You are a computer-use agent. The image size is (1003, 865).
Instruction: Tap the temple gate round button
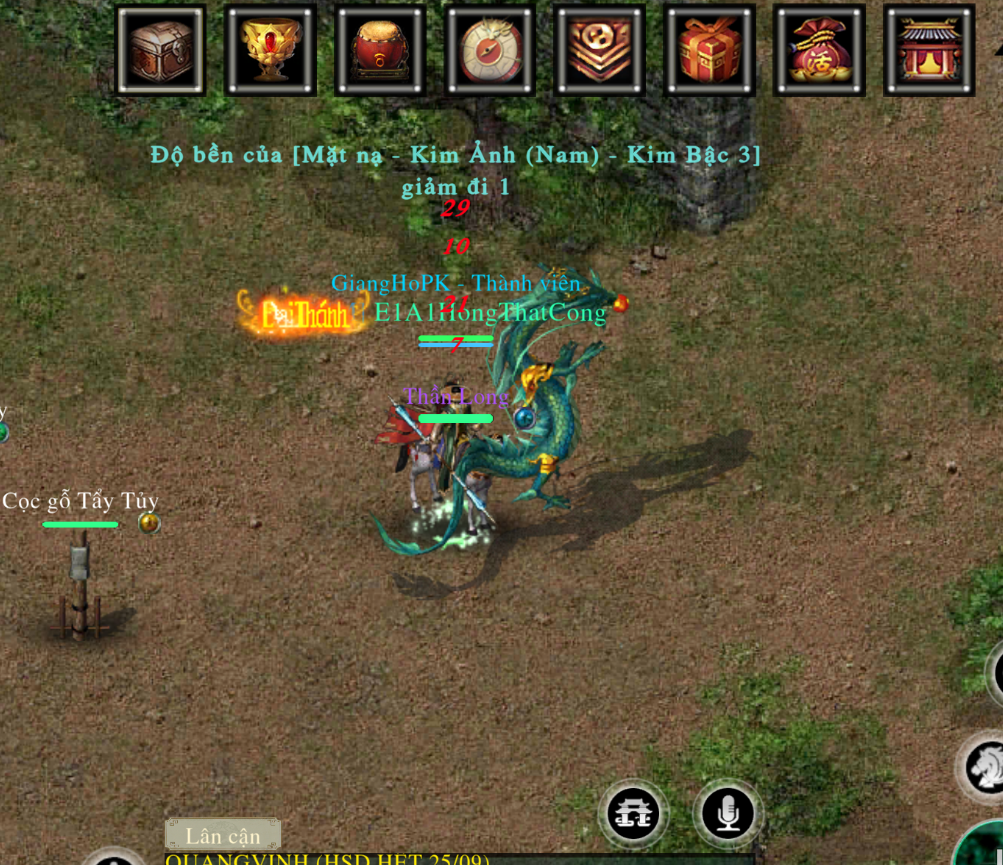[x=634, y=813]
